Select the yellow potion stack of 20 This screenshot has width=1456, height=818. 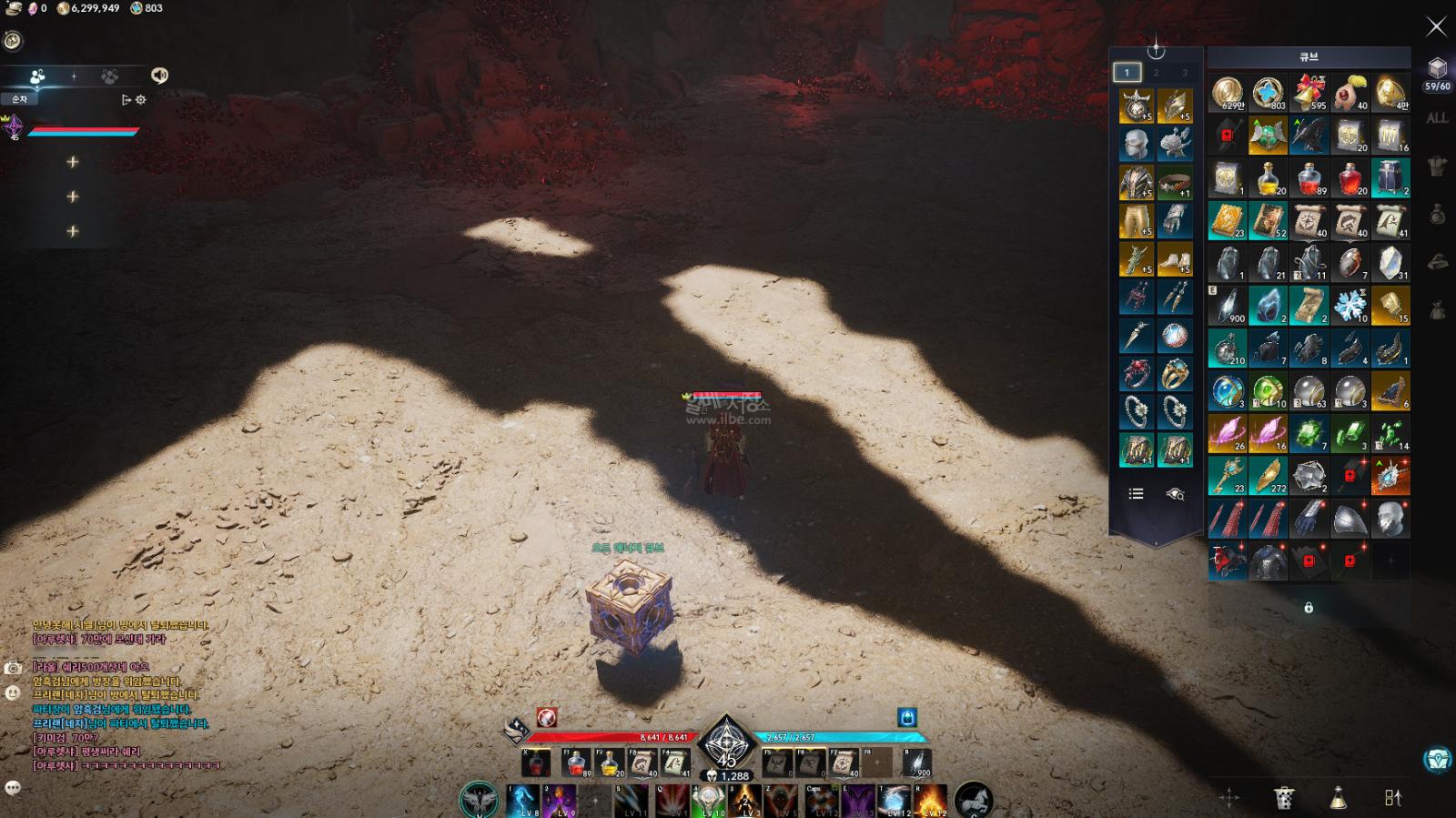[x=1268, y=179]
